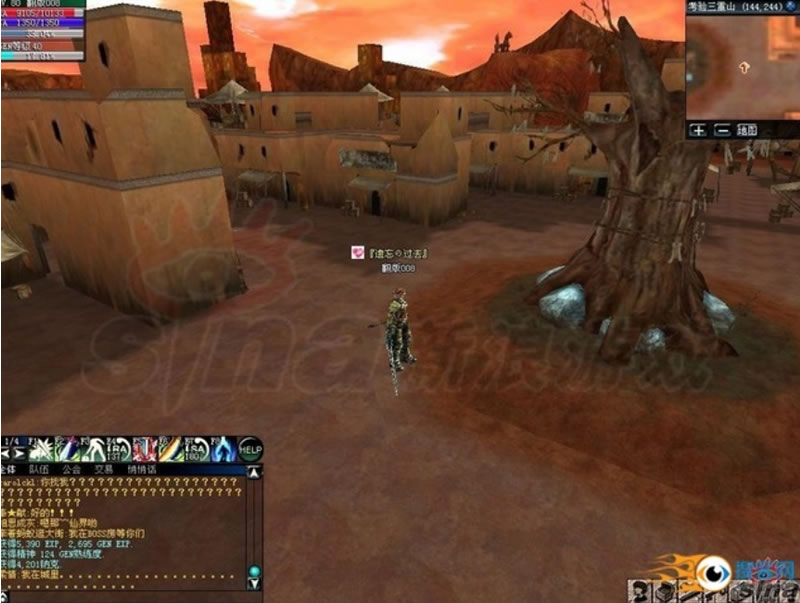Activate the F5 red skill icon
This screenshot has height=603, width=800.
point(144,449)
